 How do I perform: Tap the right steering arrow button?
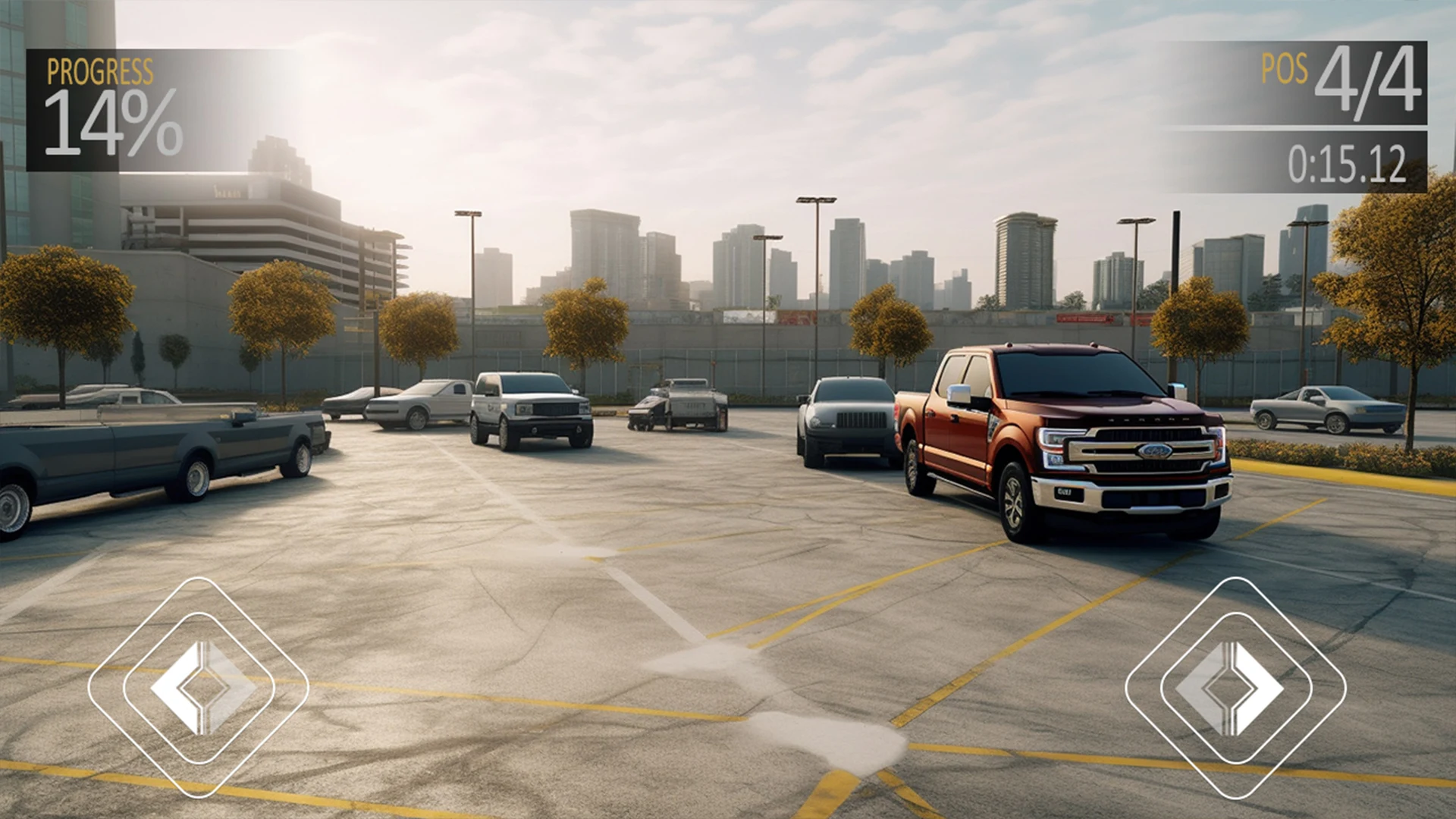point(1235,687)
